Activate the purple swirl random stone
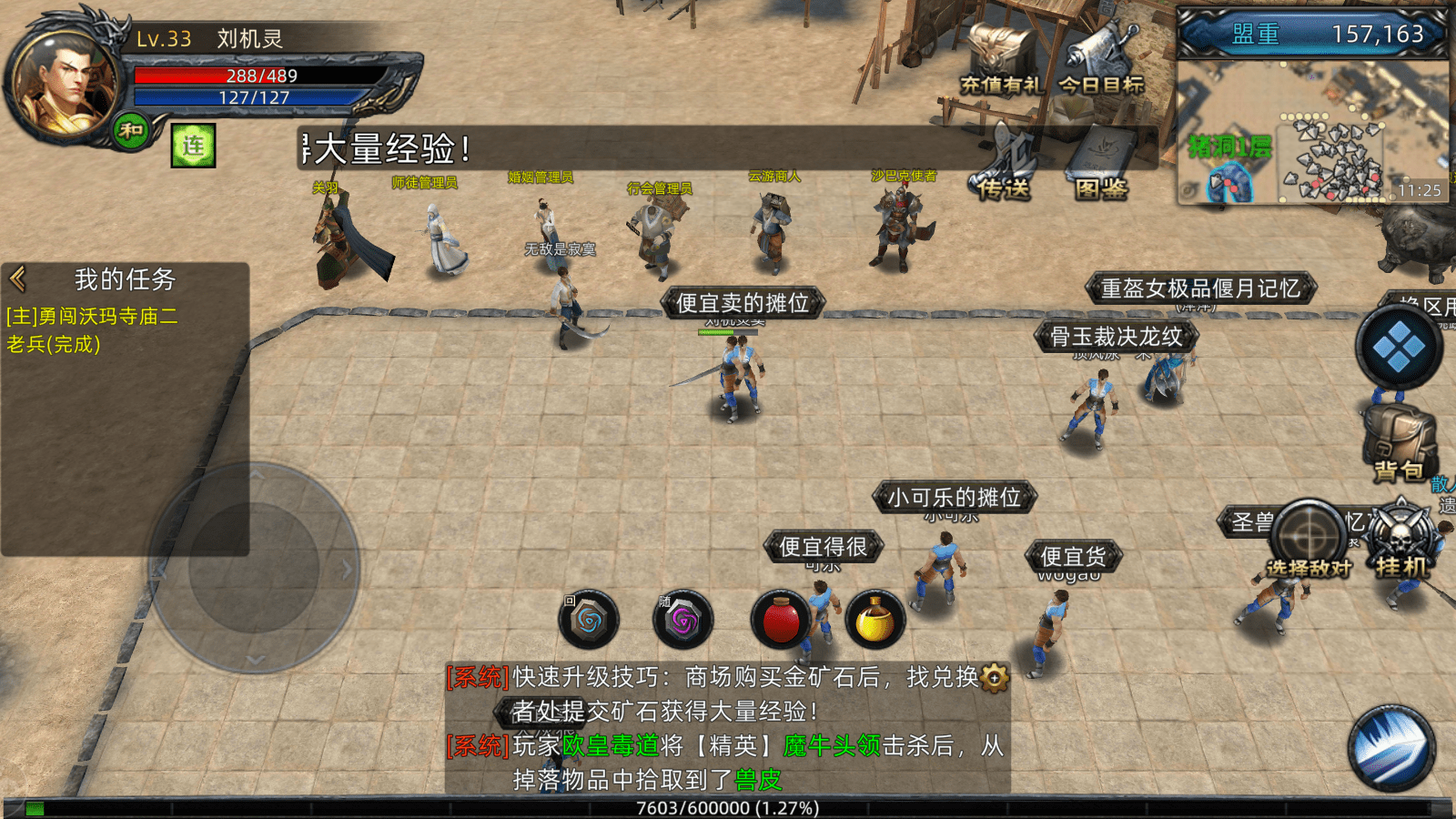The image size is (1456, 819). pos(683,622)
